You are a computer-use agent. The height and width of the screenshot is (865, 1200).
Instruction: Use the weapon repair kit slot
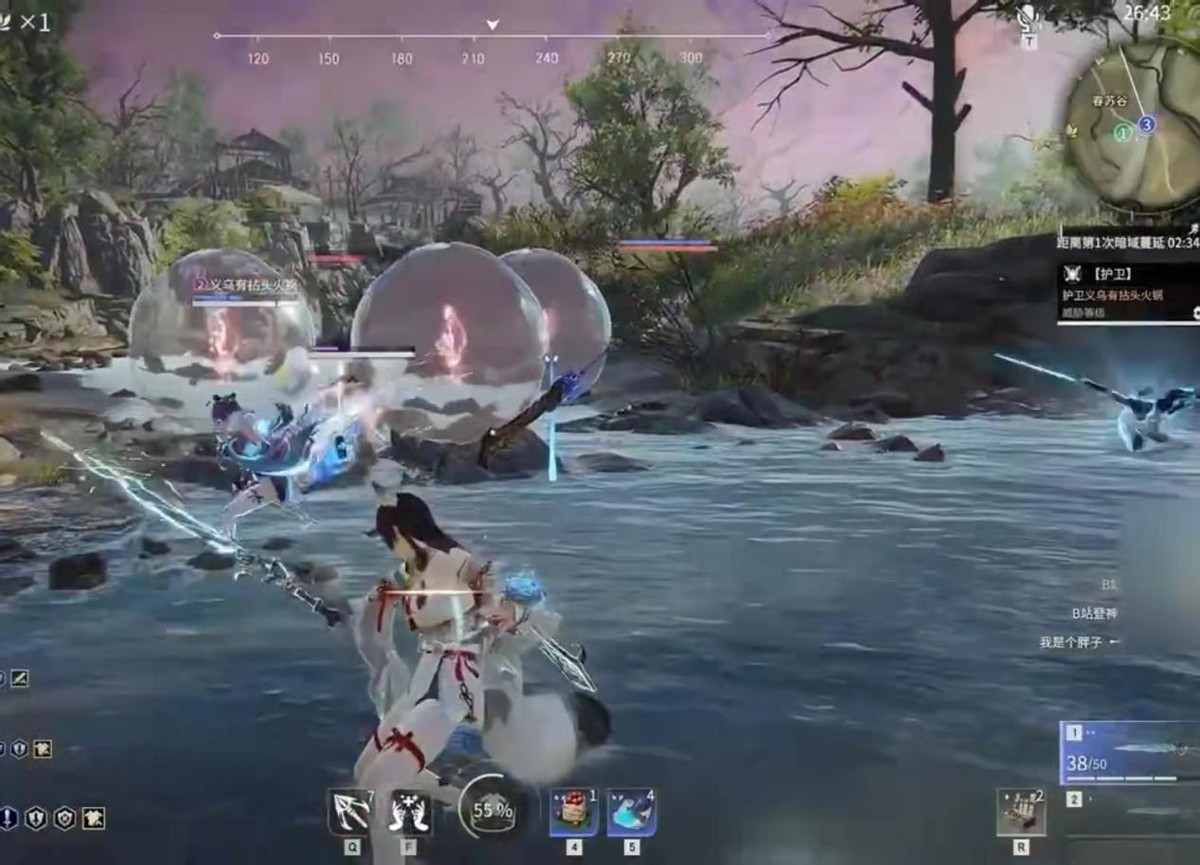pyautogui.click(x=1021, y=812)
